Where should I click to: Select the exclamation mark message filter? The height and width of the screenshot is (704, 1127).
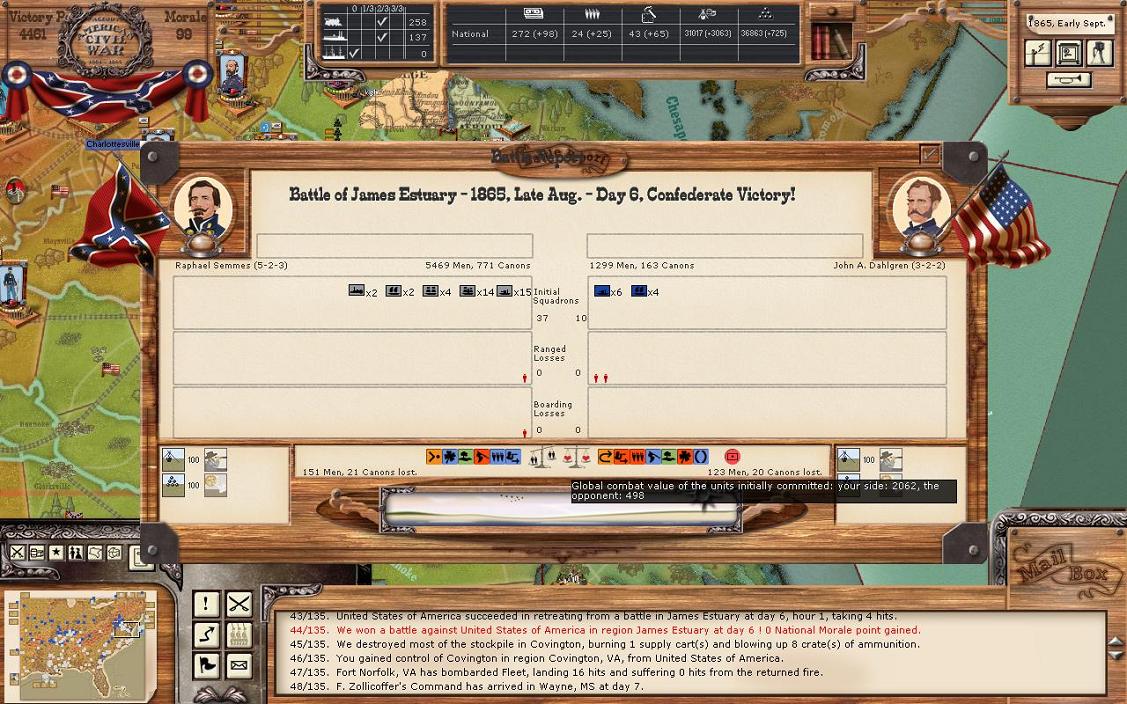point(206,604)
